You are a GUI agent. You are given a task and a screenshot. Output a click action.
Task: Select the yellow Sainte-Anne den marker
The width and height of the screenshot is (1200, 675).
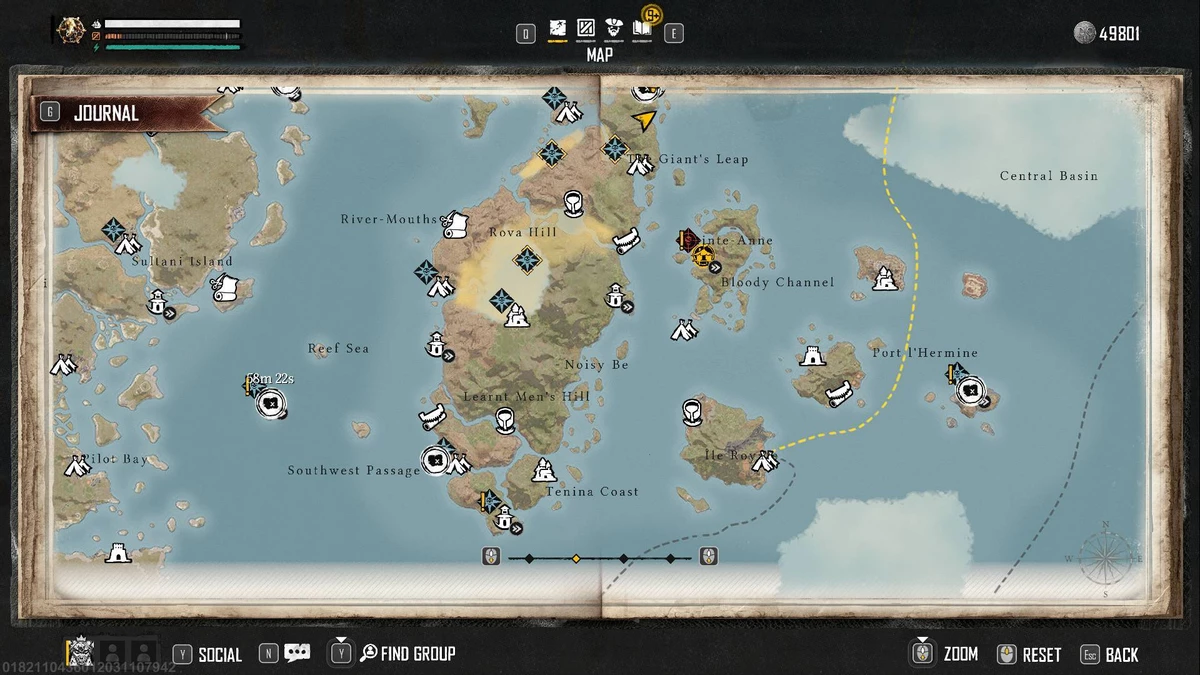pyautogui.click(x=703, y=258)
